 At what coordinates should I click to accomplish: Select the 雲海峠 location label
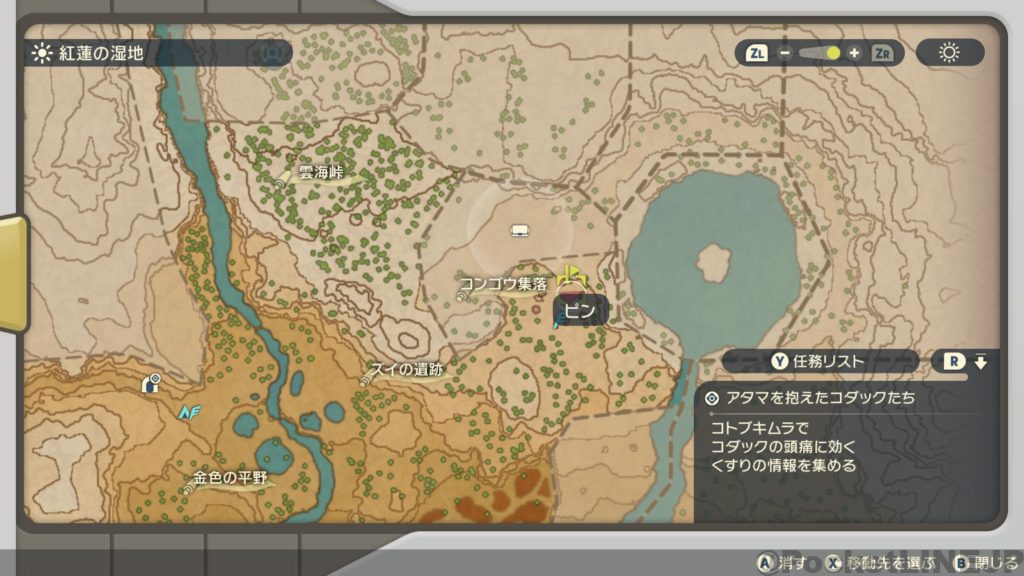[x=320, y=174]
